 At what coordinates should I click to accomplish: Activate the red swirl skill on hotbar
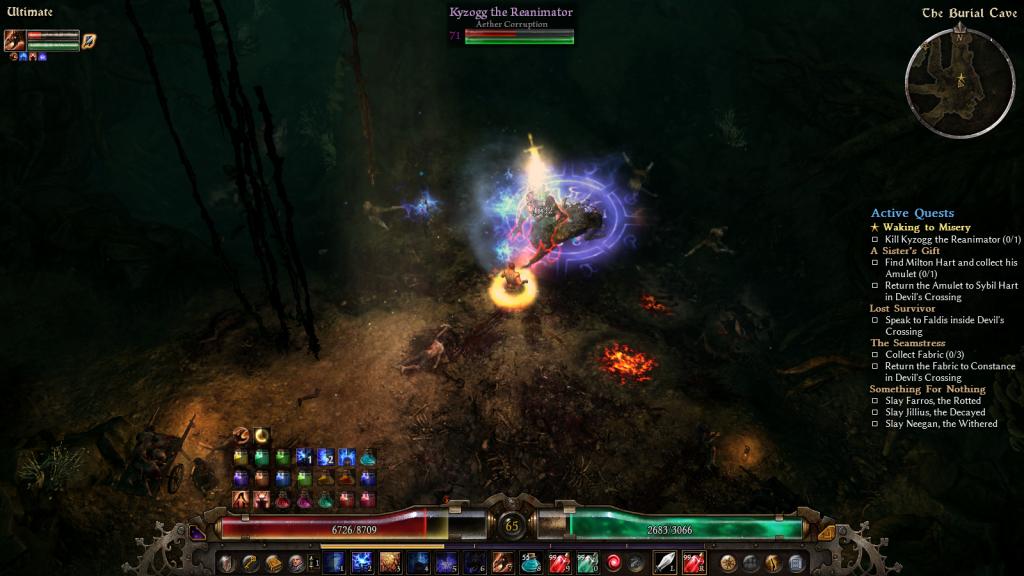[x=613, y=562]
